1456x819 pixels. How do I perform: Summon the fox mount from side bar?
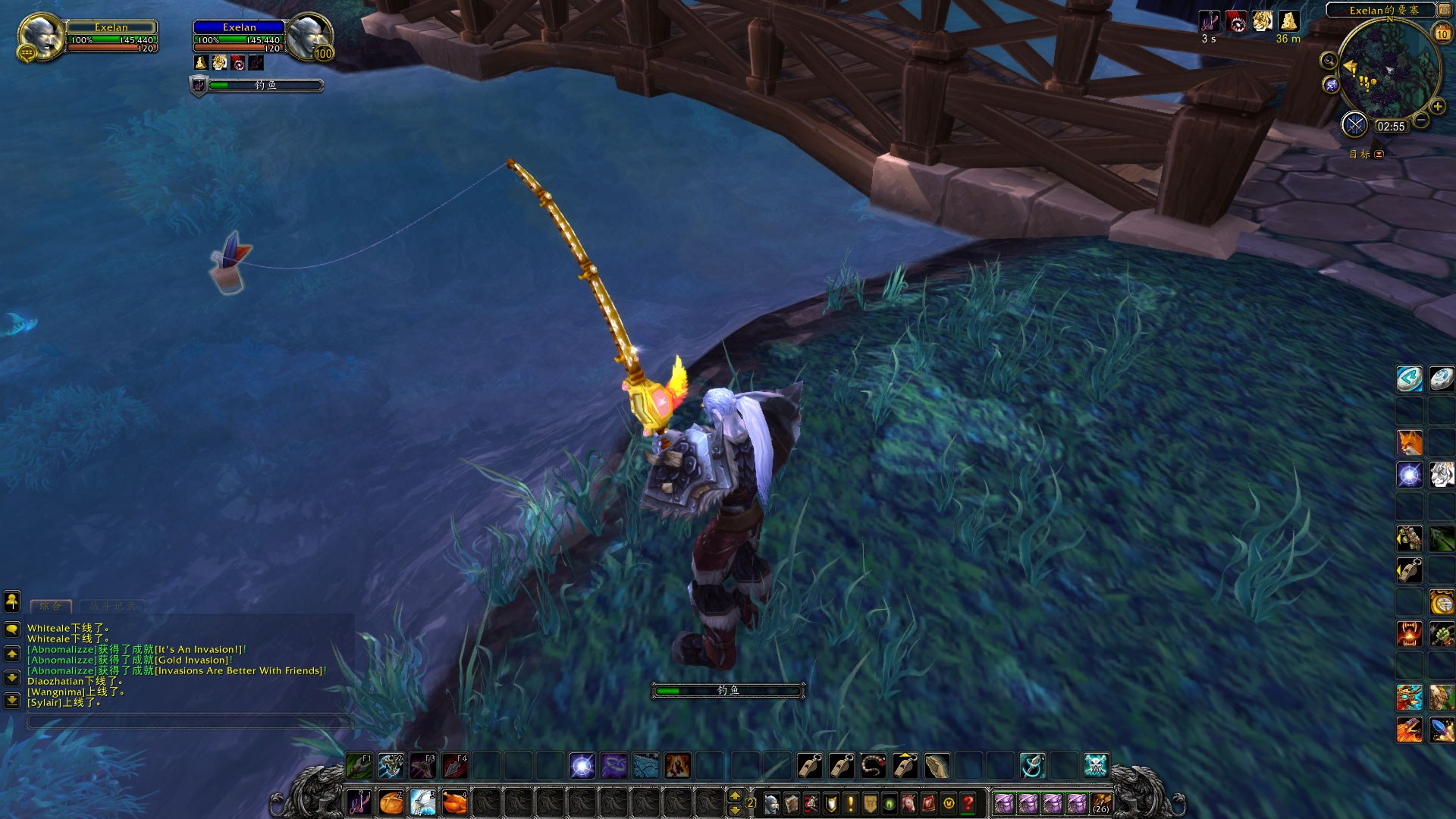[x=1410, y=442]
